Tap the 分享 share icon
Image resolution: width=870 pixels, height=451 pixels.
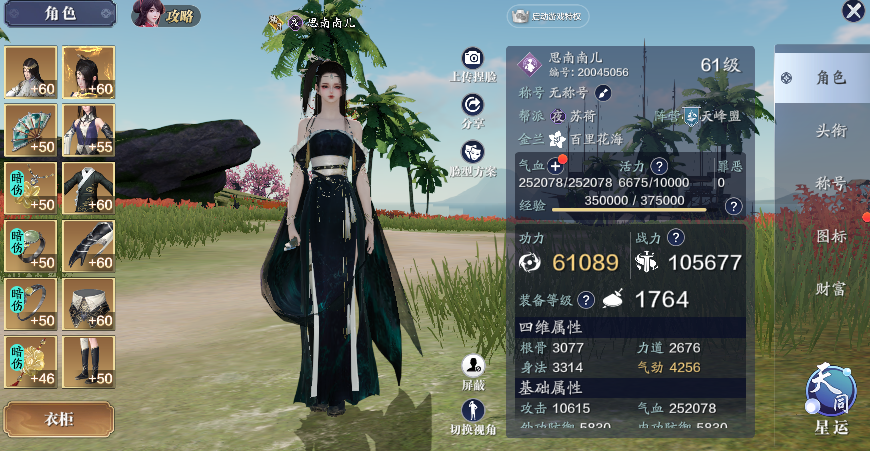473,105
